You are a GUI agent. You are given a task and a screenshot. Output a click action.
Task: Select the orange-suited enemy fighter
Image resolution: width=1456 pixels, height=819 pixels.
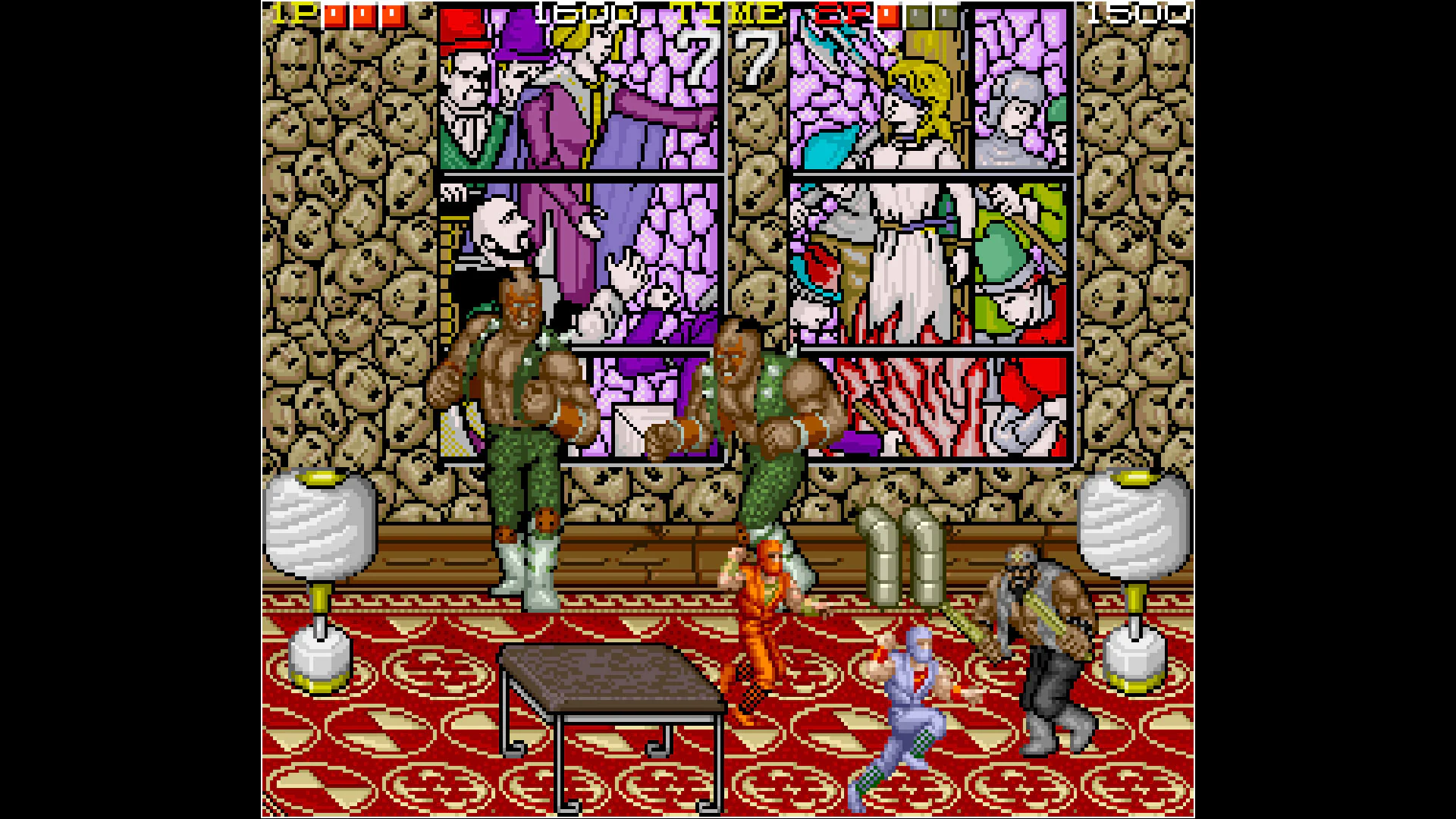tap(766, 622)
